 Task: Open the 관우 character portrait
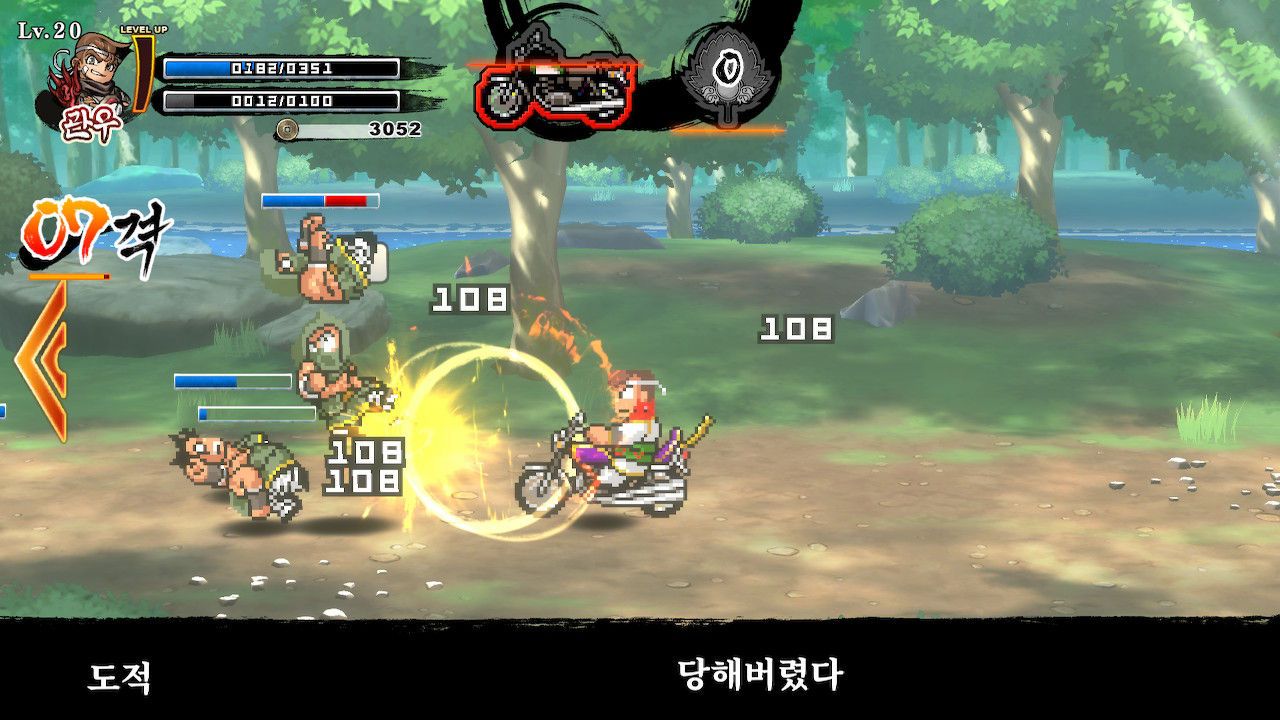(88, 82)
